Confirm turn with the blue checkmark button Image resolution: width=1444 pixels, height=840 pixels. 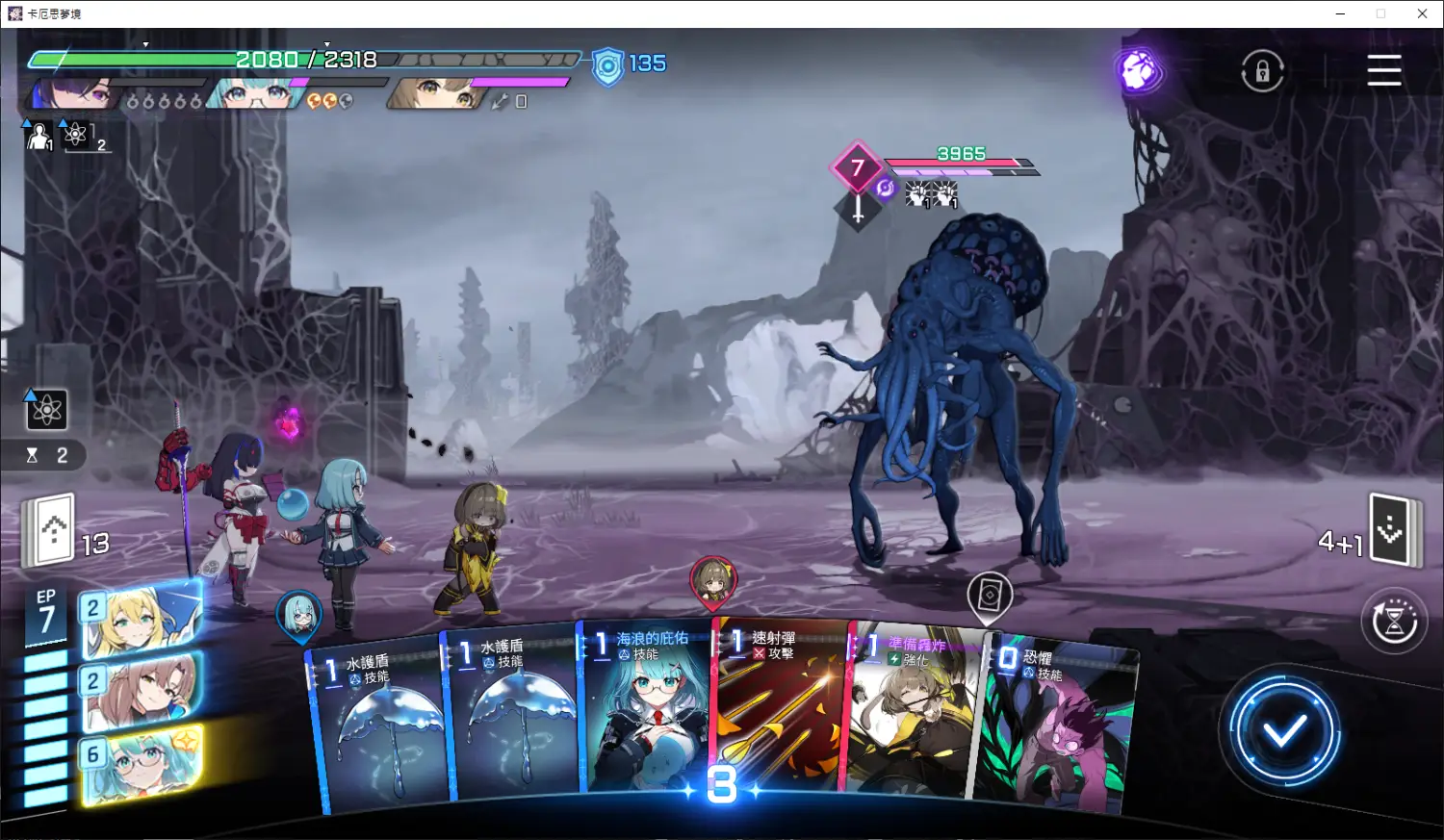[1283, 732]
